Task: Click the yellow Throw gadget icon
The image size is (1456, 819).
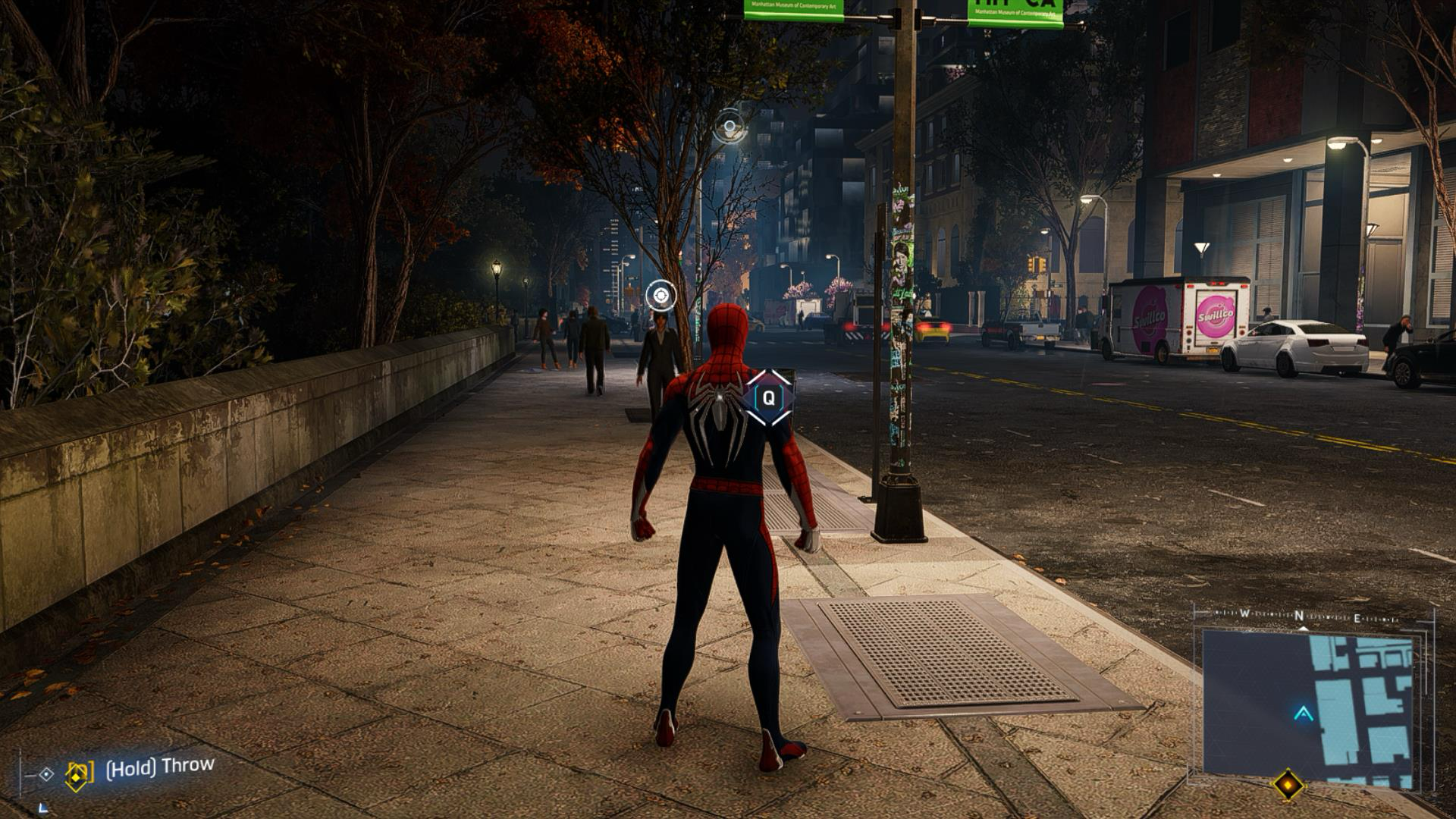Action: (79, 773)
